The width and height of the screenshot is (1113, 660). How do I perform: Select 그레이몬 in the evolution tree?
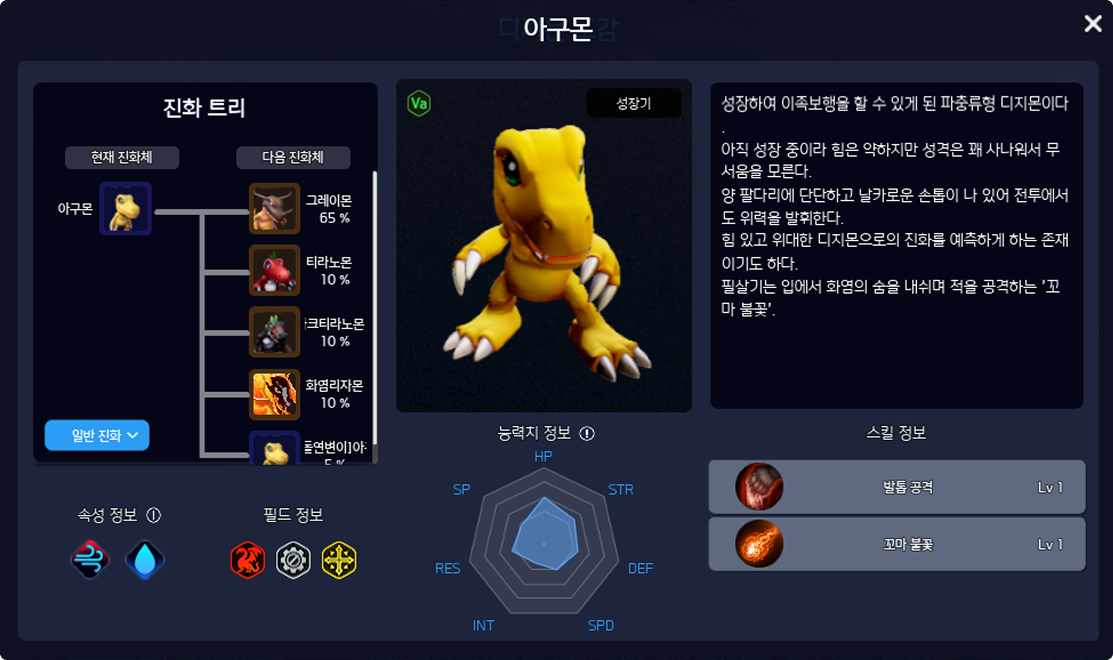point(274,208)
